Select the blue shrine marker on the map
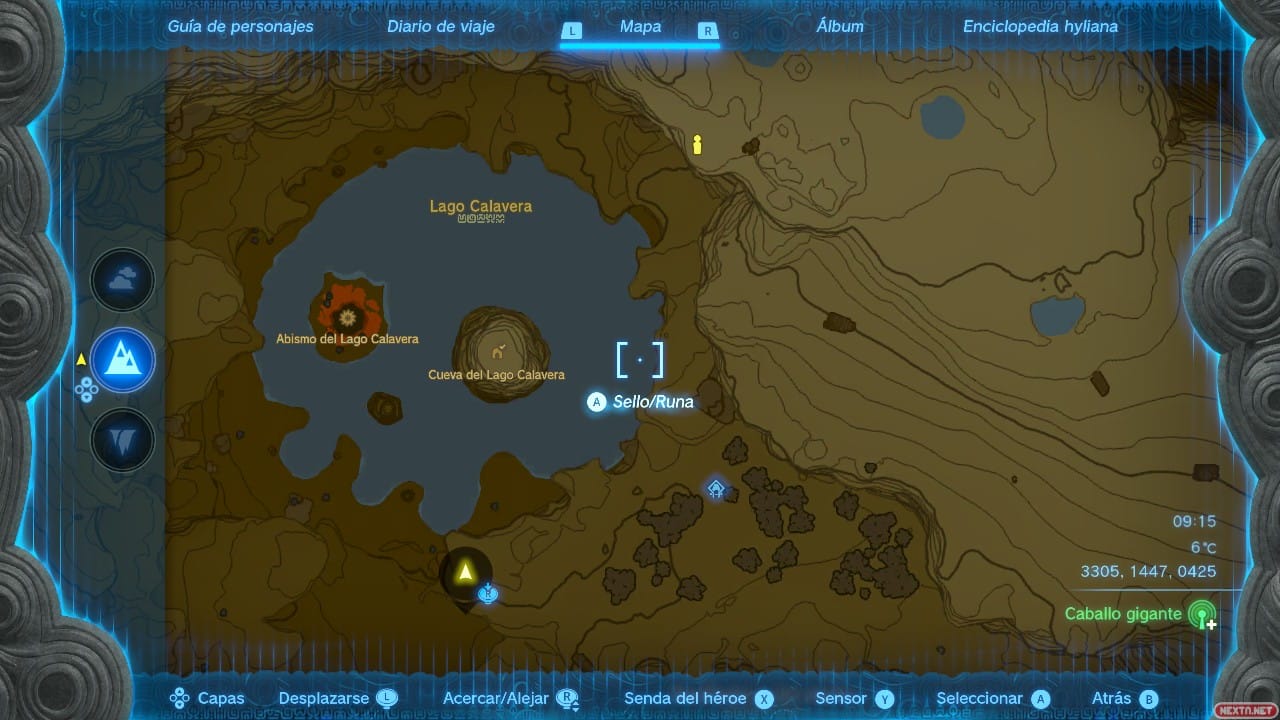Screen dimensions: 1280x720 click(x=716, y=489)
